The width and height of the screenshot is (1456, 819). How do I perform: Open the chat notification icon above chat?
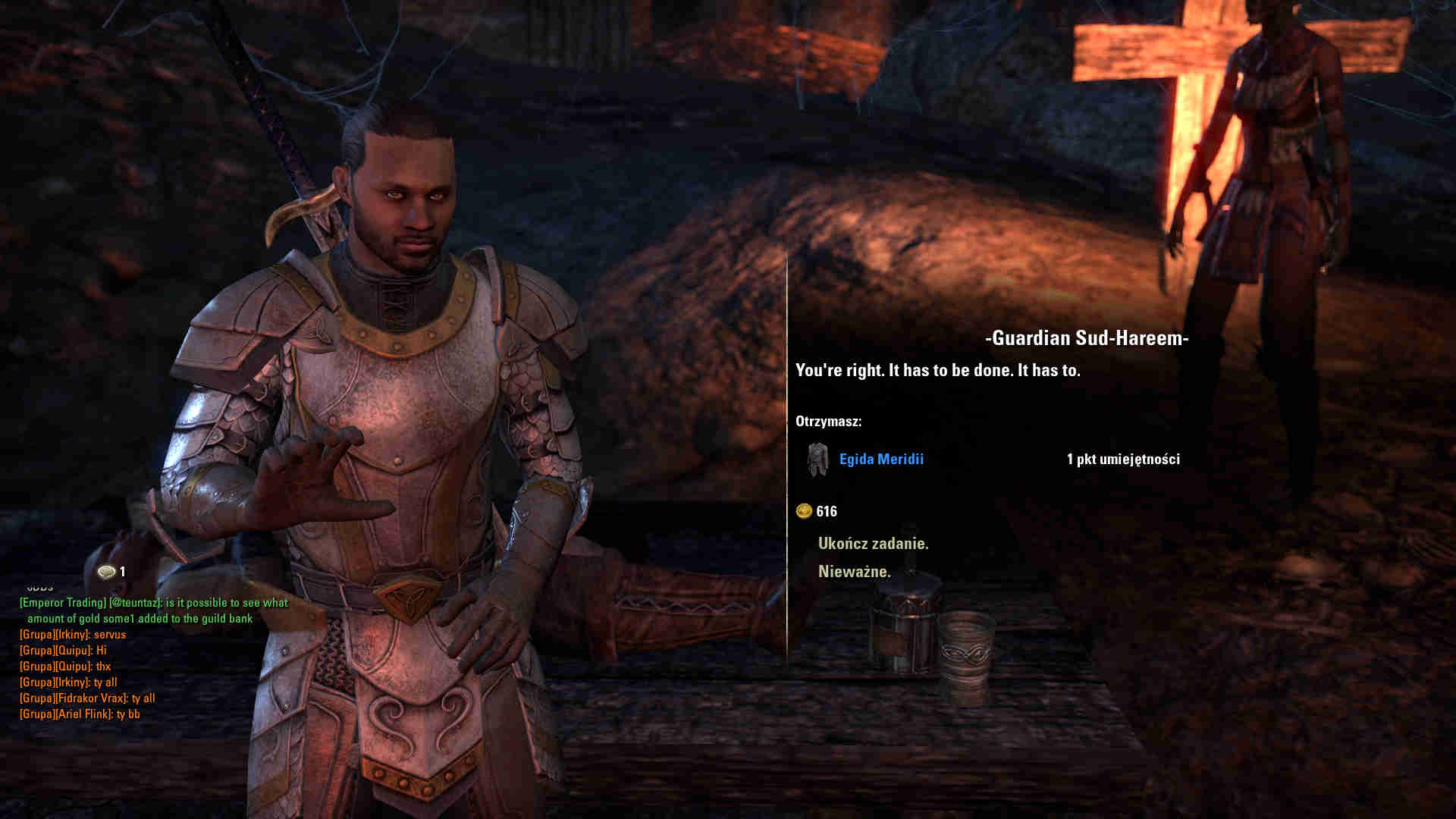click(107, 572)
